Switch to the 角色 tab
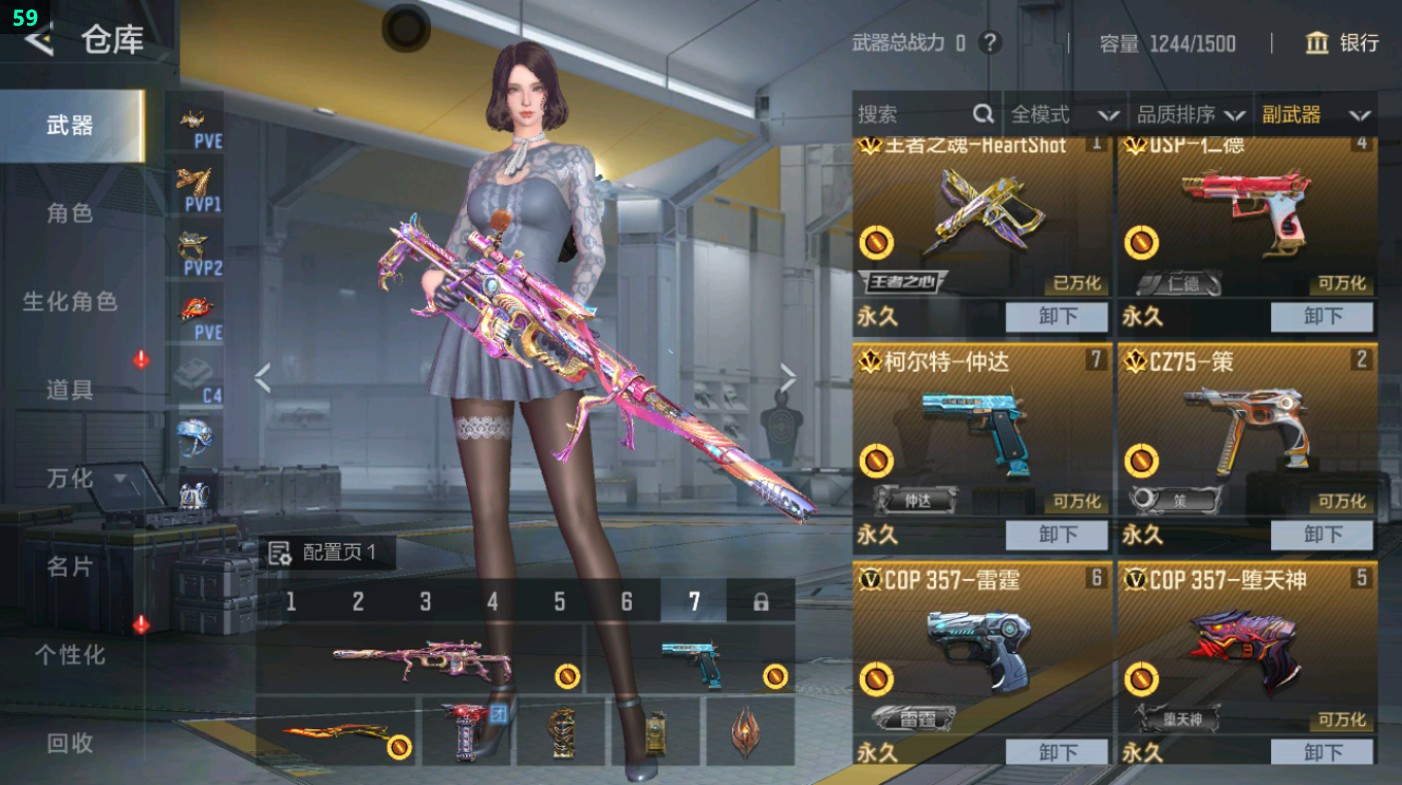 pos(70,213)
